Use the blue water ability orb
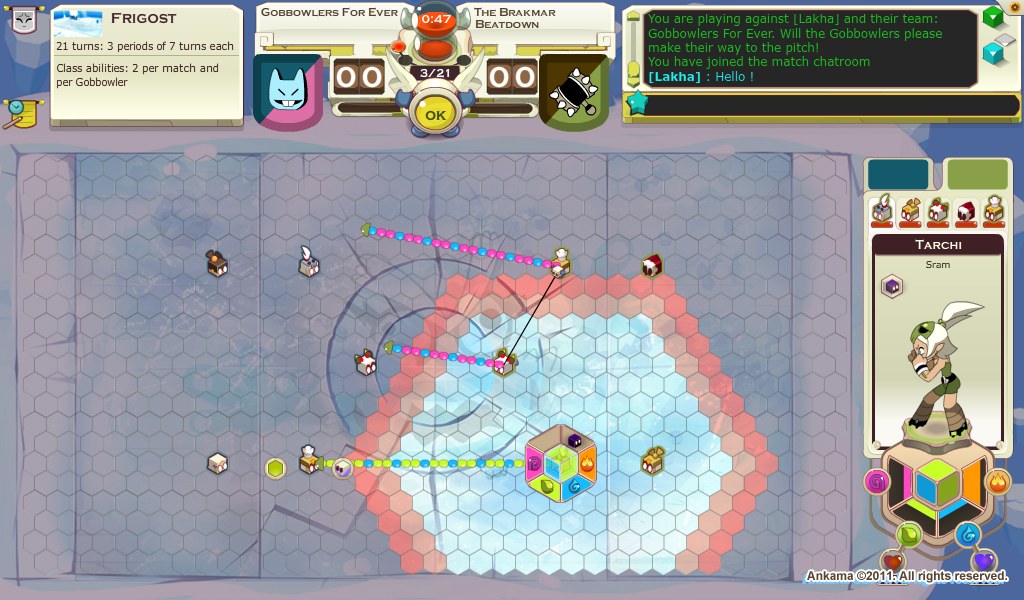 966,535
